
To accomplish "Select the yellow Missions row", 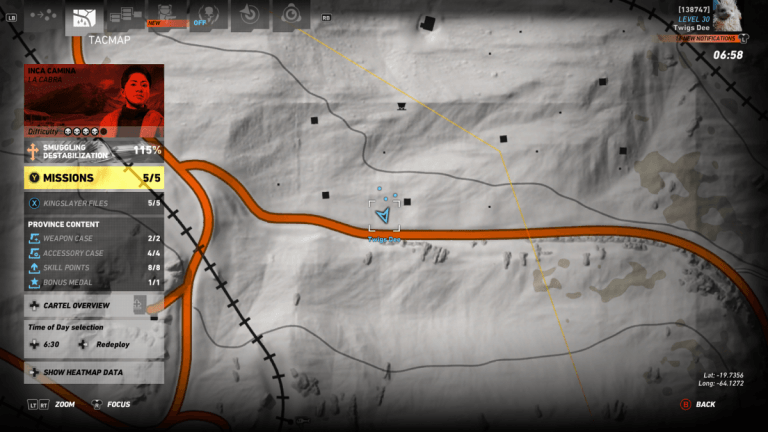I will tap(94, 178).
